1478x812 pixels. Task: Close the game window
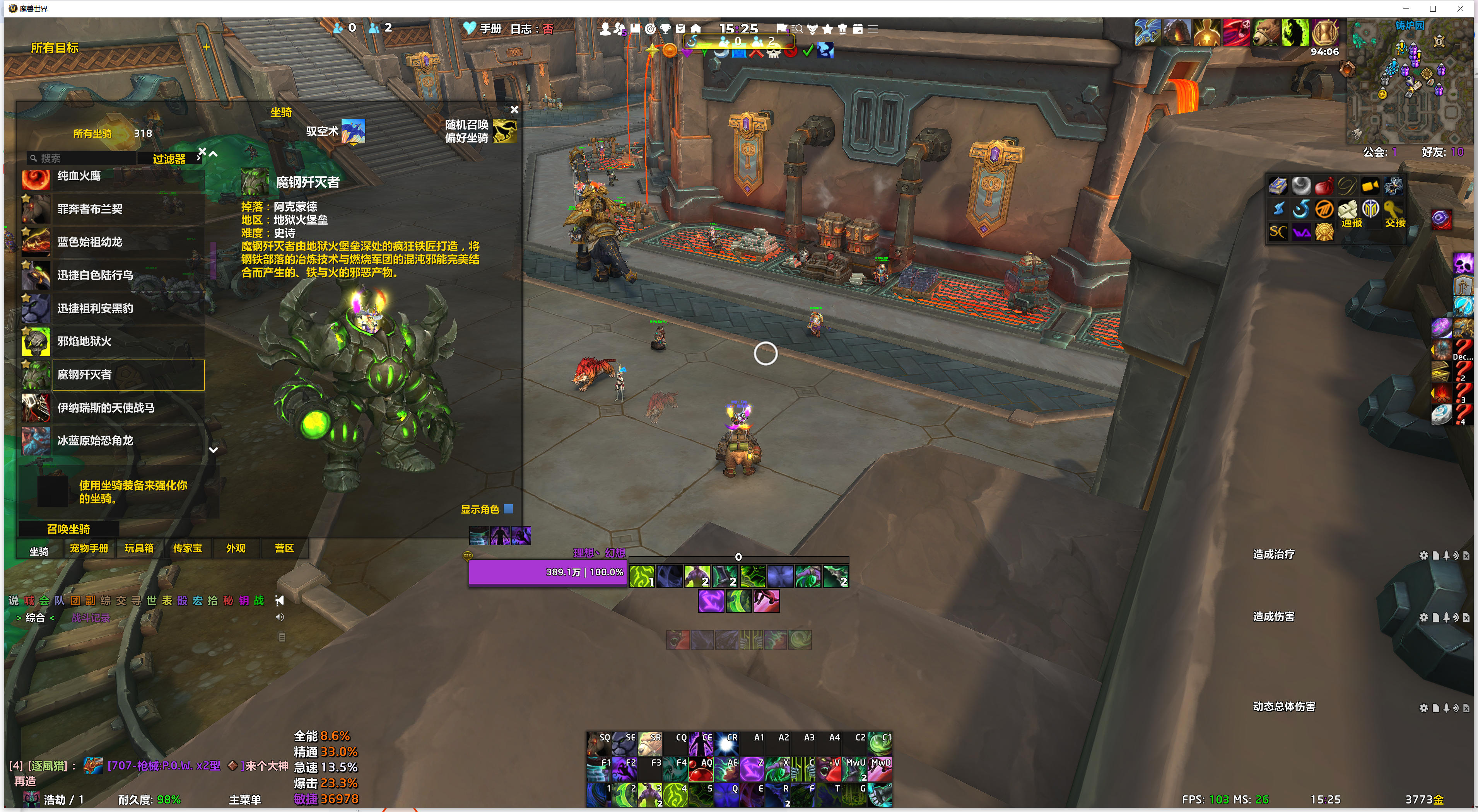[x=1460, y=9]
